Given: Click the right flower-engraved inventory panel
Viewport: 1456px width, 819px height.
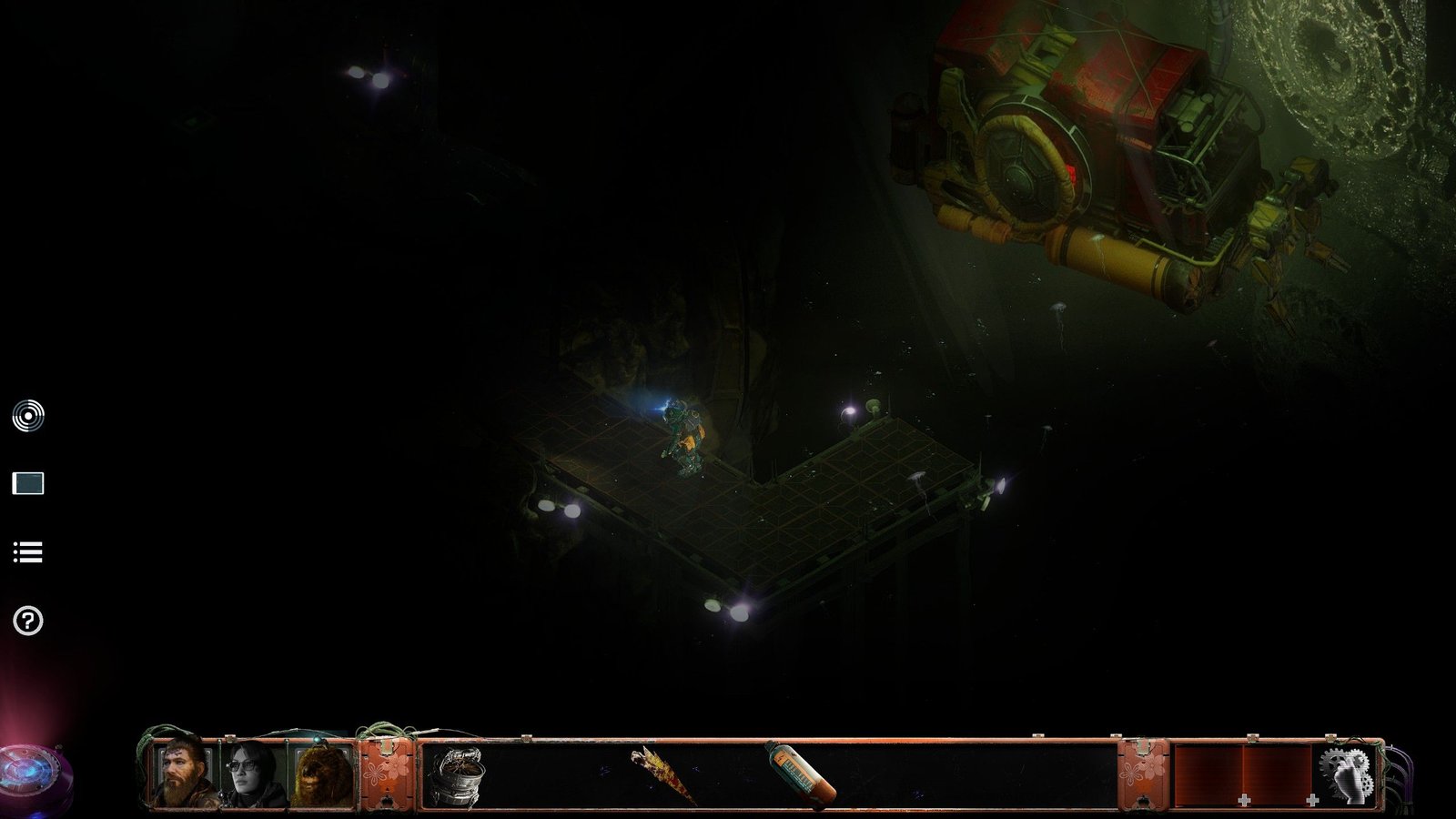Looking at the screenshot, I should point(1143,774).
